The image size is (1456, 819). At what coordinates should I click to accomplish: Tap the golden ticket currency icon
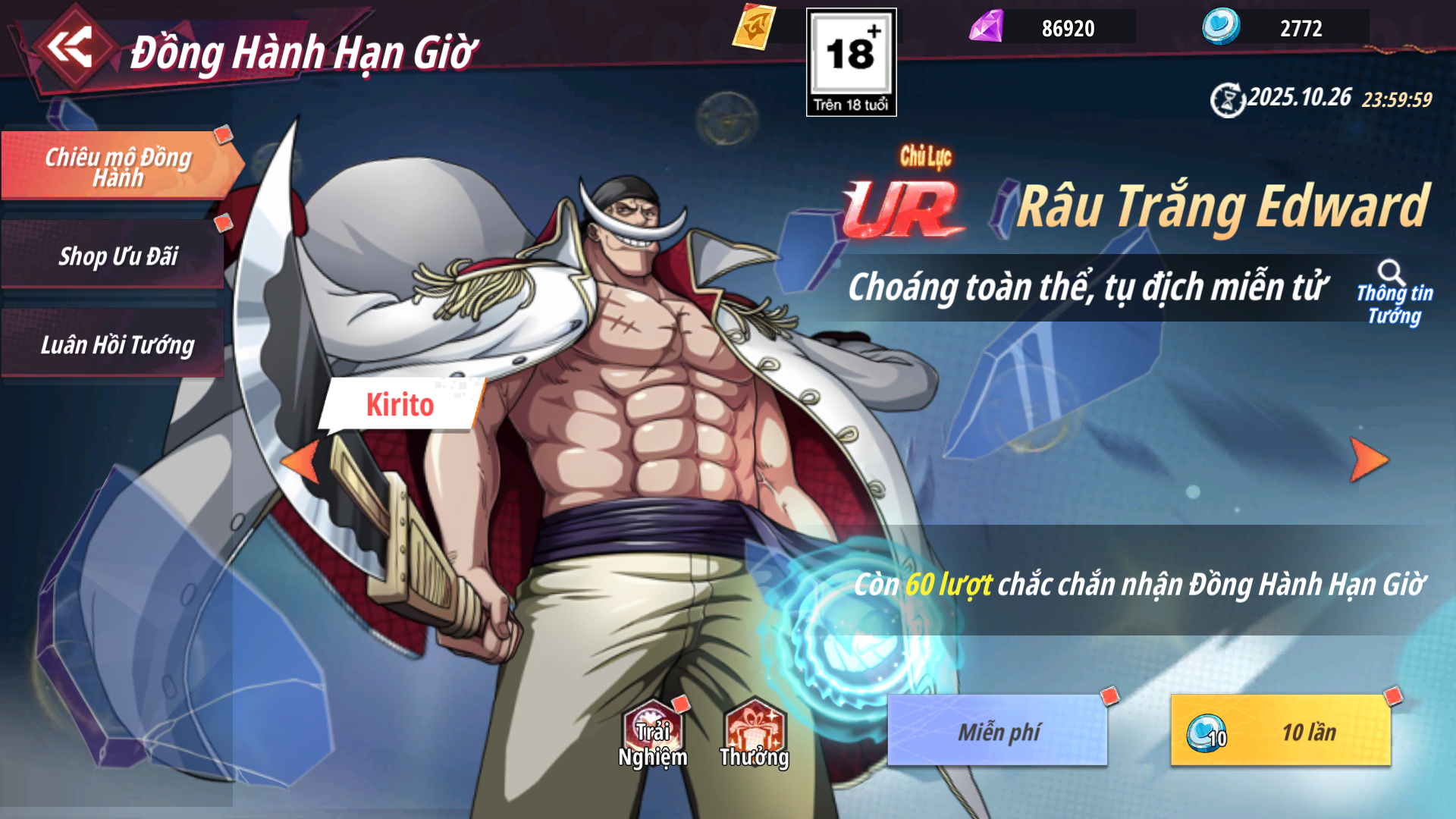(x=754, y=28)
